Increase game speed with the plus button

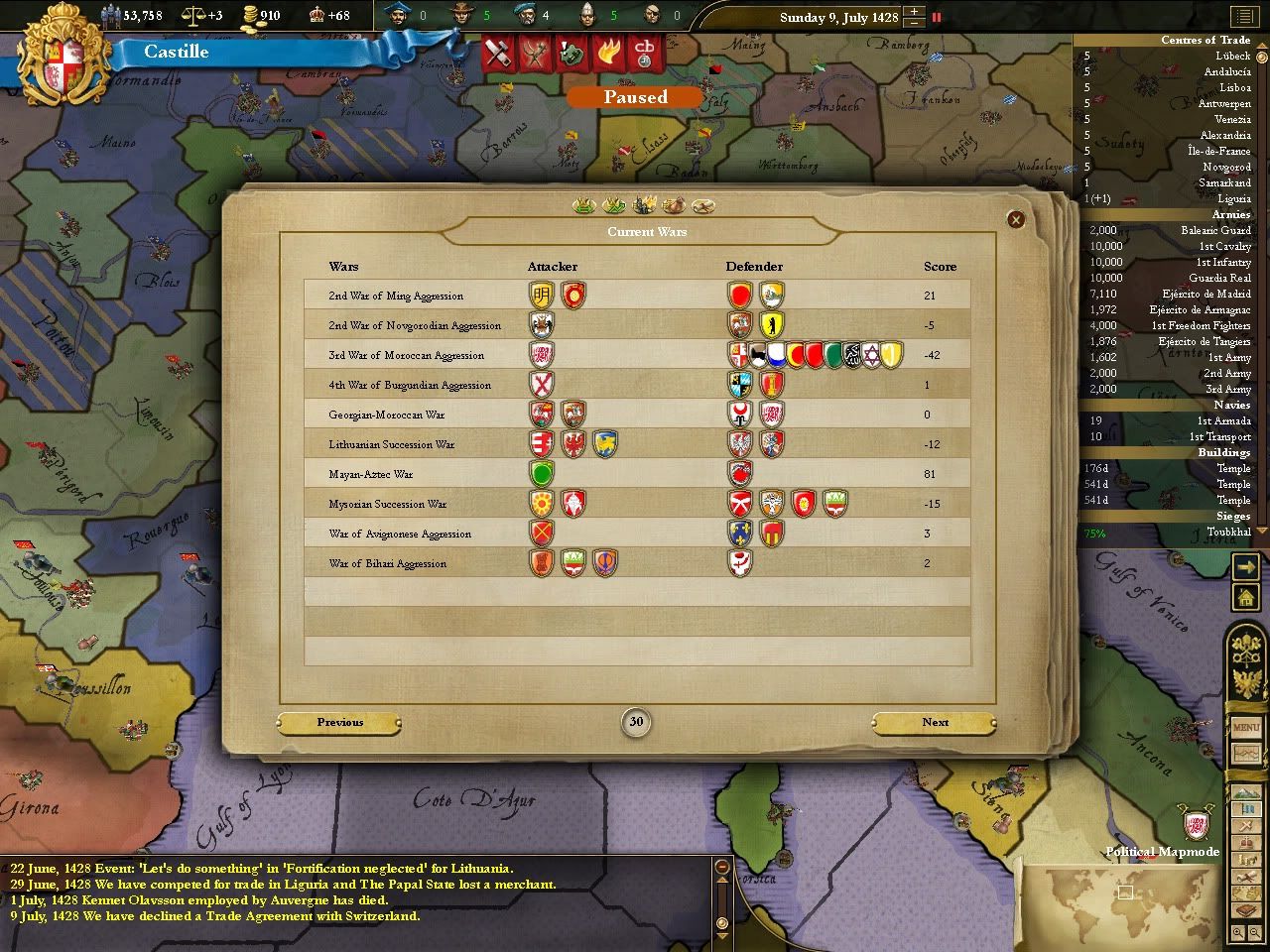point(914,12)
